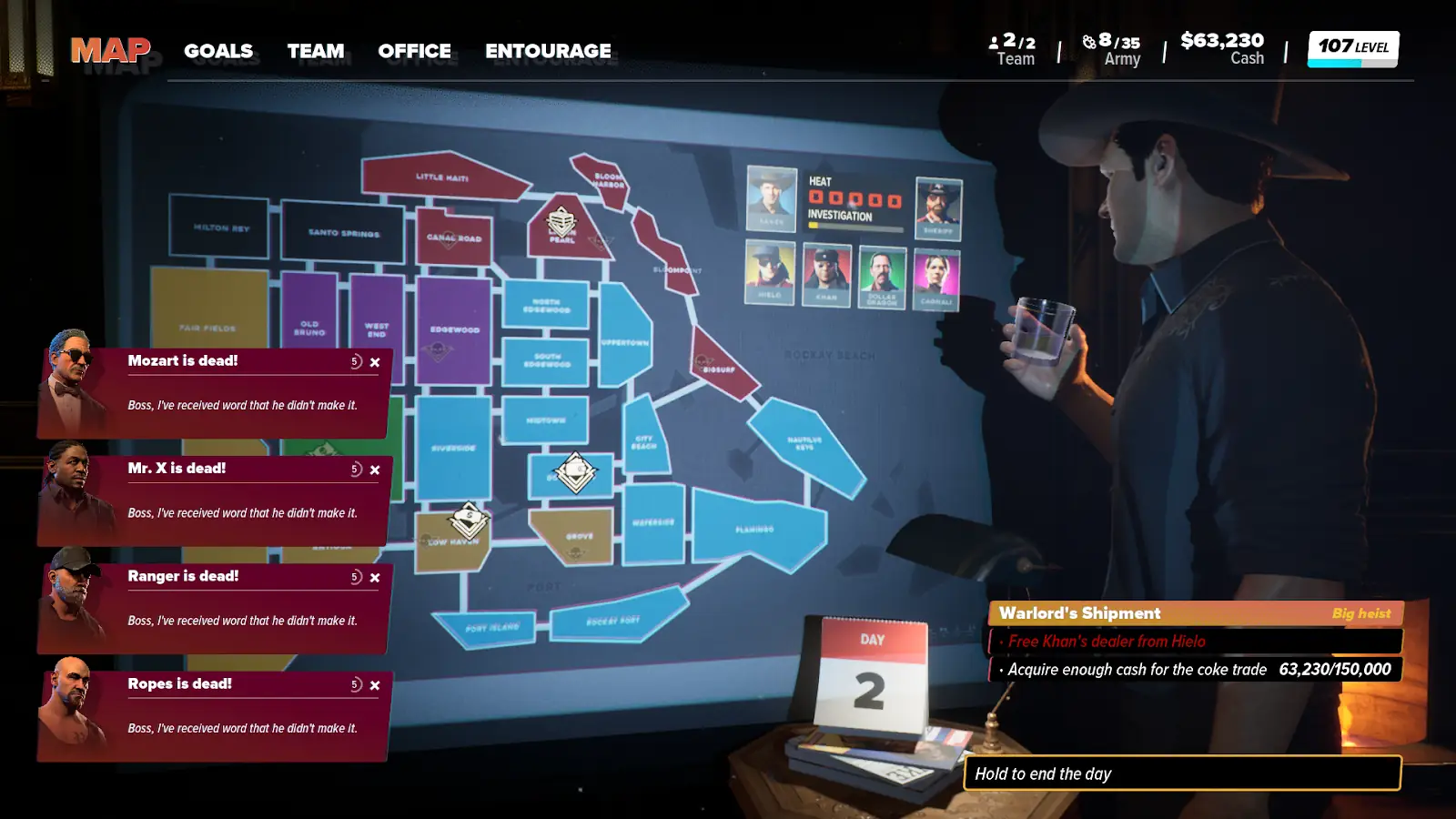The image size is (1456, 819).
Task: Select the Flamingo district on the map
Action: (756, 529)
